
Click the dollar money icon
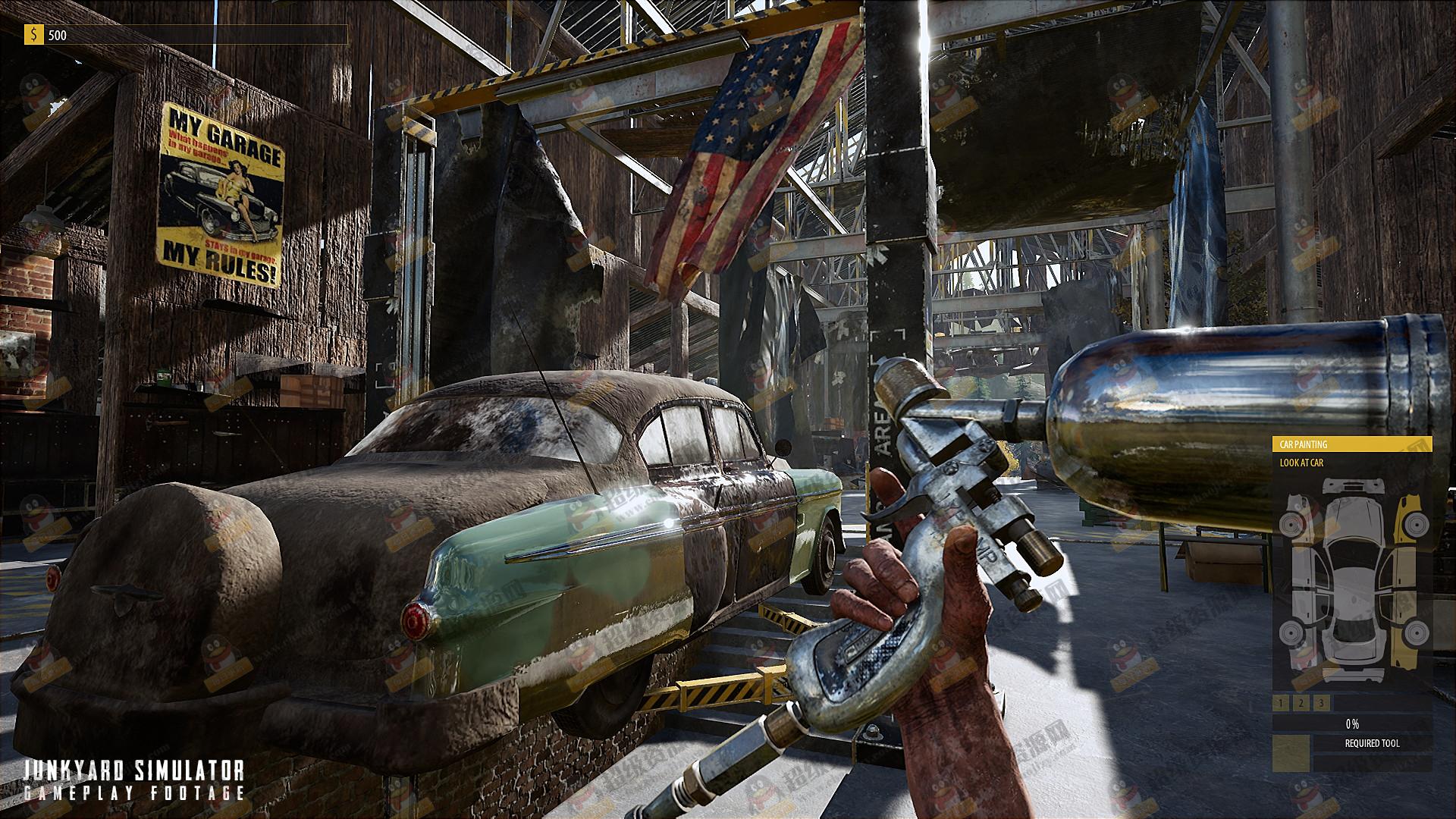pyautogui.click(x=33, y=35)
